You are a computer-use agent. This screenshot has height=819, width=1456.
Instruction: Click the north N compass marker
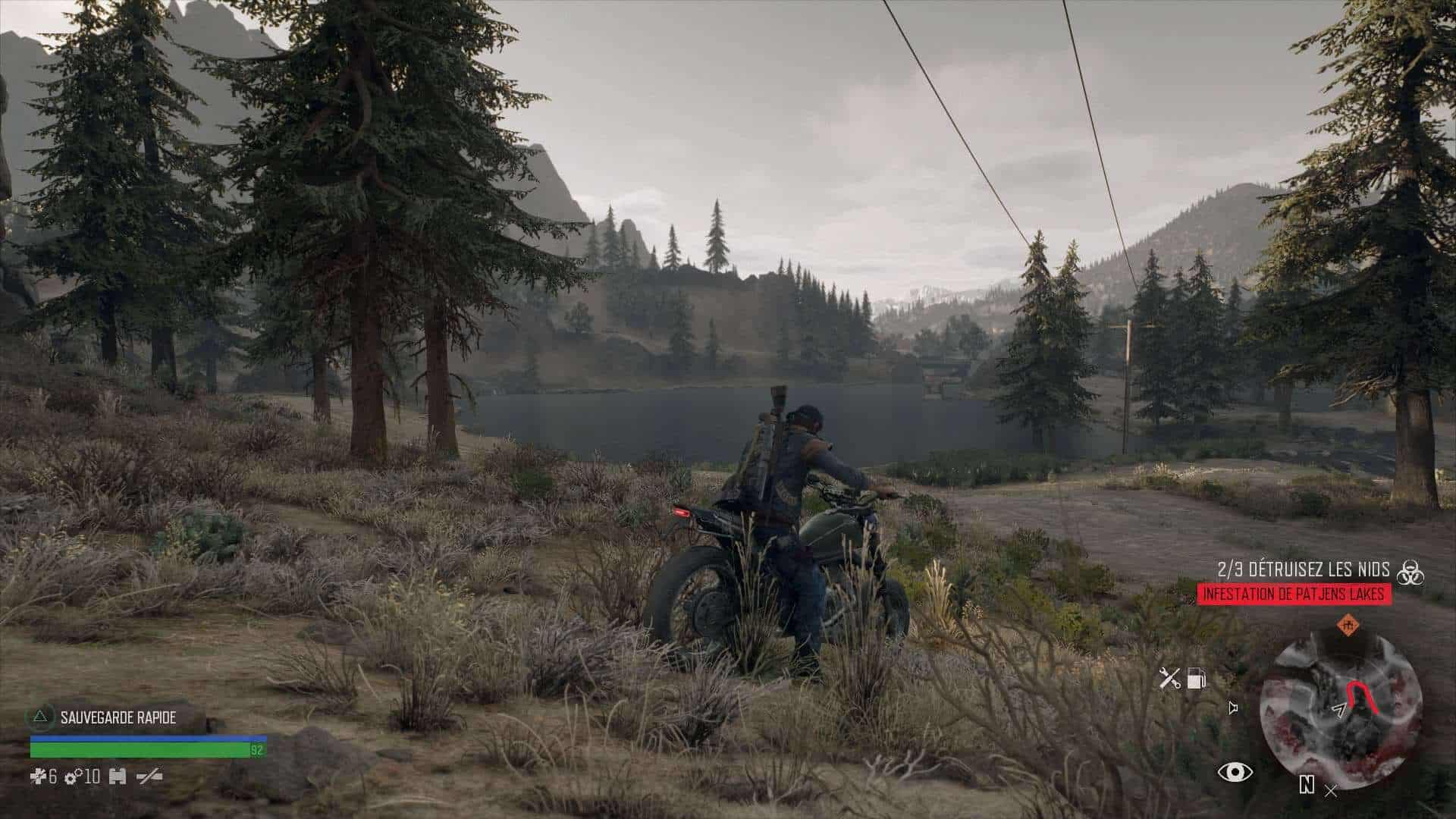pyautogui.click(x=1307, y=784)
